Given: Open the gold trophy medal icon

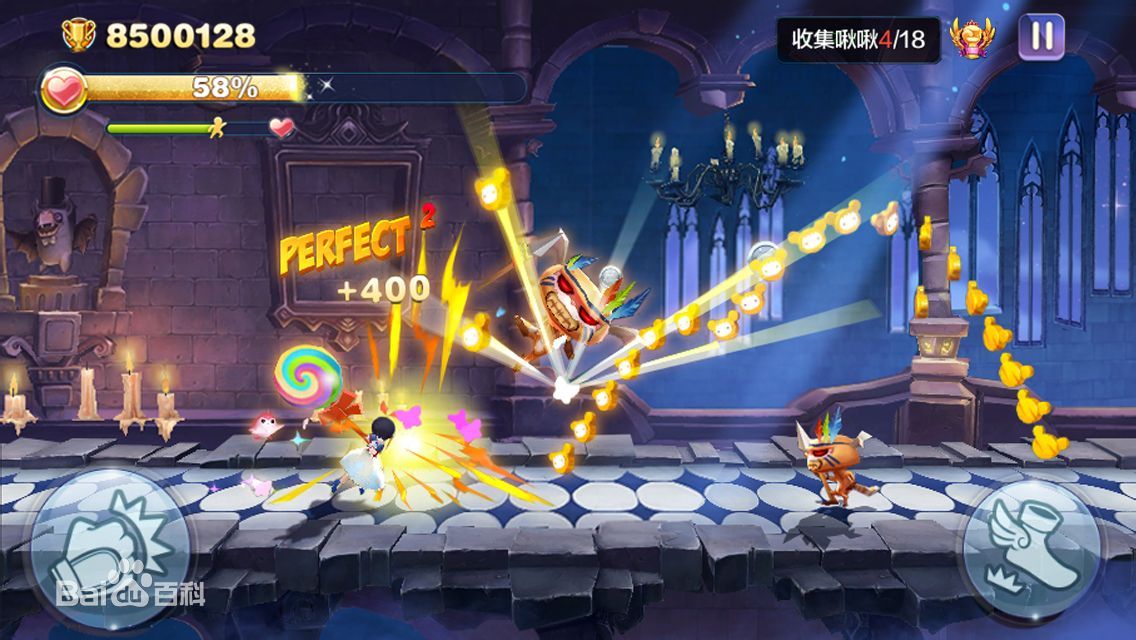Looking at the screenshot, I should tap(971, 38).
